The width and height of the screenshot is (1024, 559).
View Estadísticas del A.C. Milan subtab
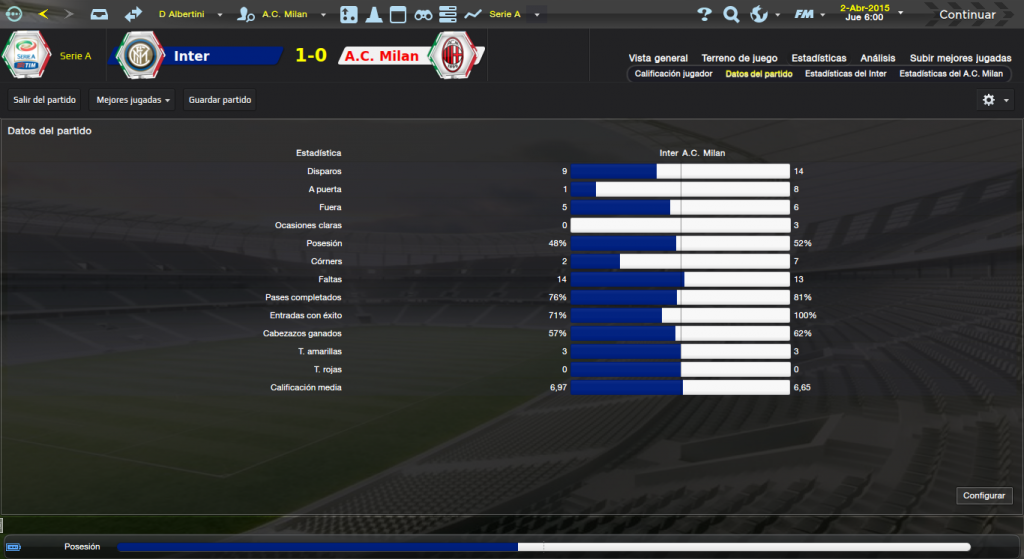pyautogui.click(x=951, y=74)
